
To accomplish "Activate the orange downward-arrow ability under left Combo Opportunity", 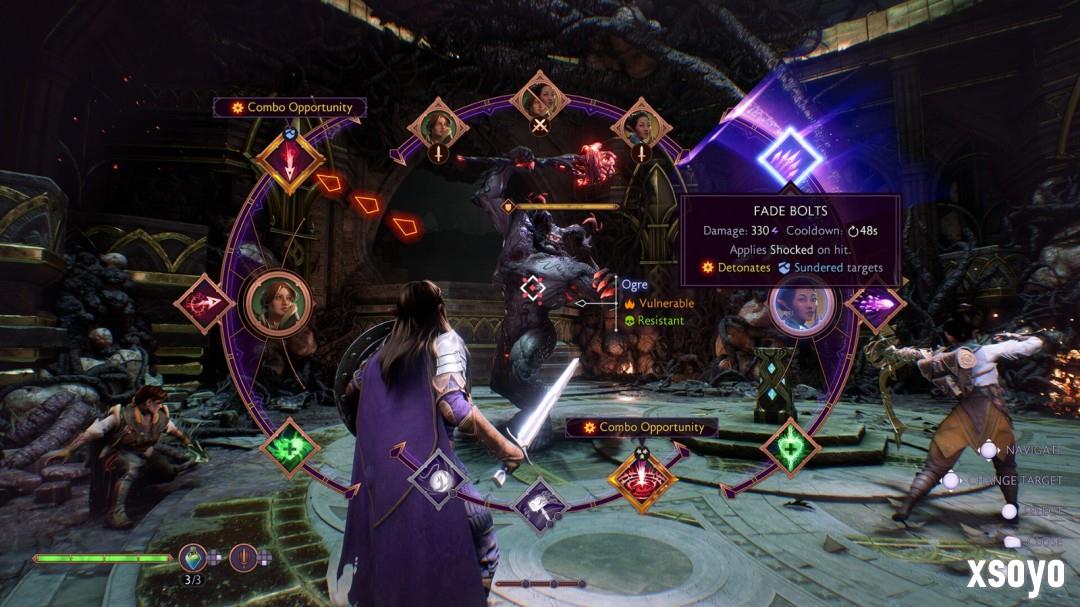I will (289, 163).
